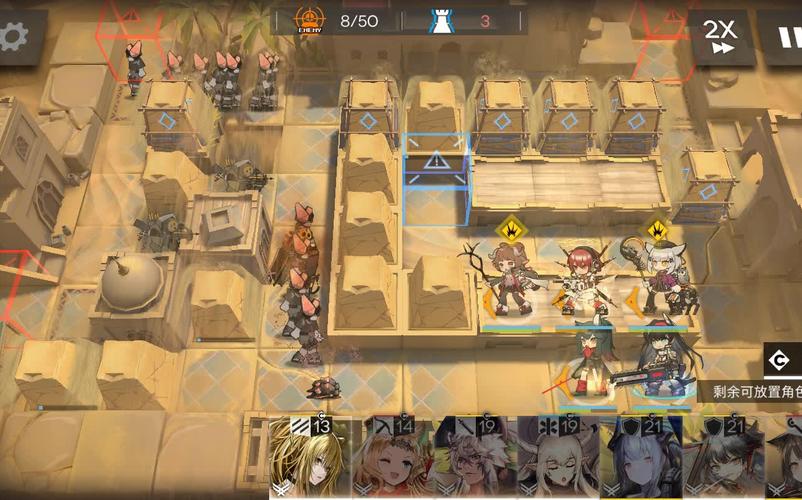Screen dimensions: 802x500
Task: Select the cost 19 medic operator card
Action: [556, 458]
